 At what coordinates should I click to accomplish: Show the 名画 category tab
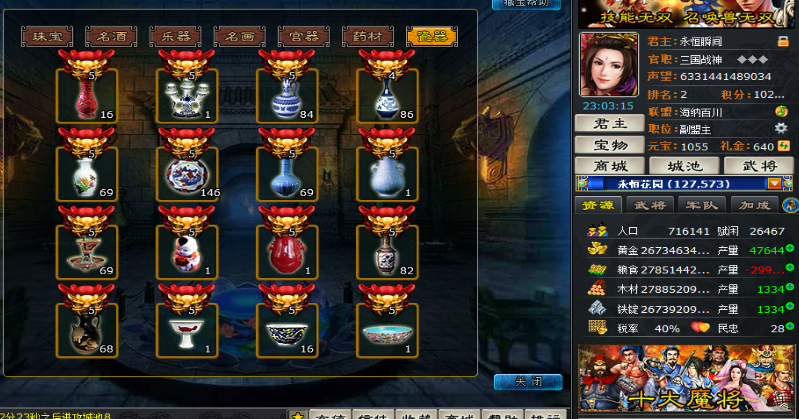click(x=239, y=37)
